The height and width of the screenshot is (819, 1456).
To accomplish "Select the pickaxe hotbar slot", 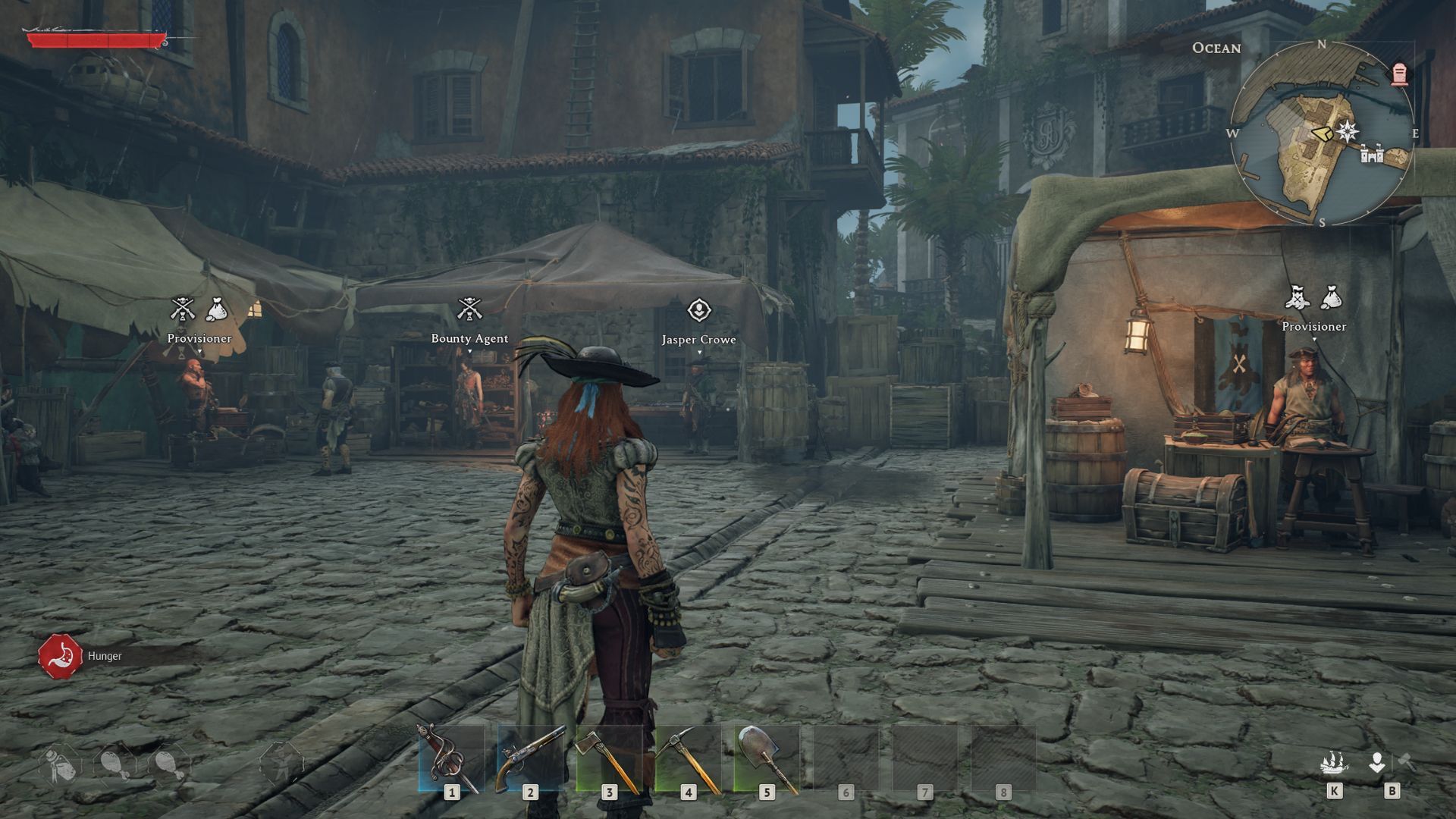I will (688, 758).
